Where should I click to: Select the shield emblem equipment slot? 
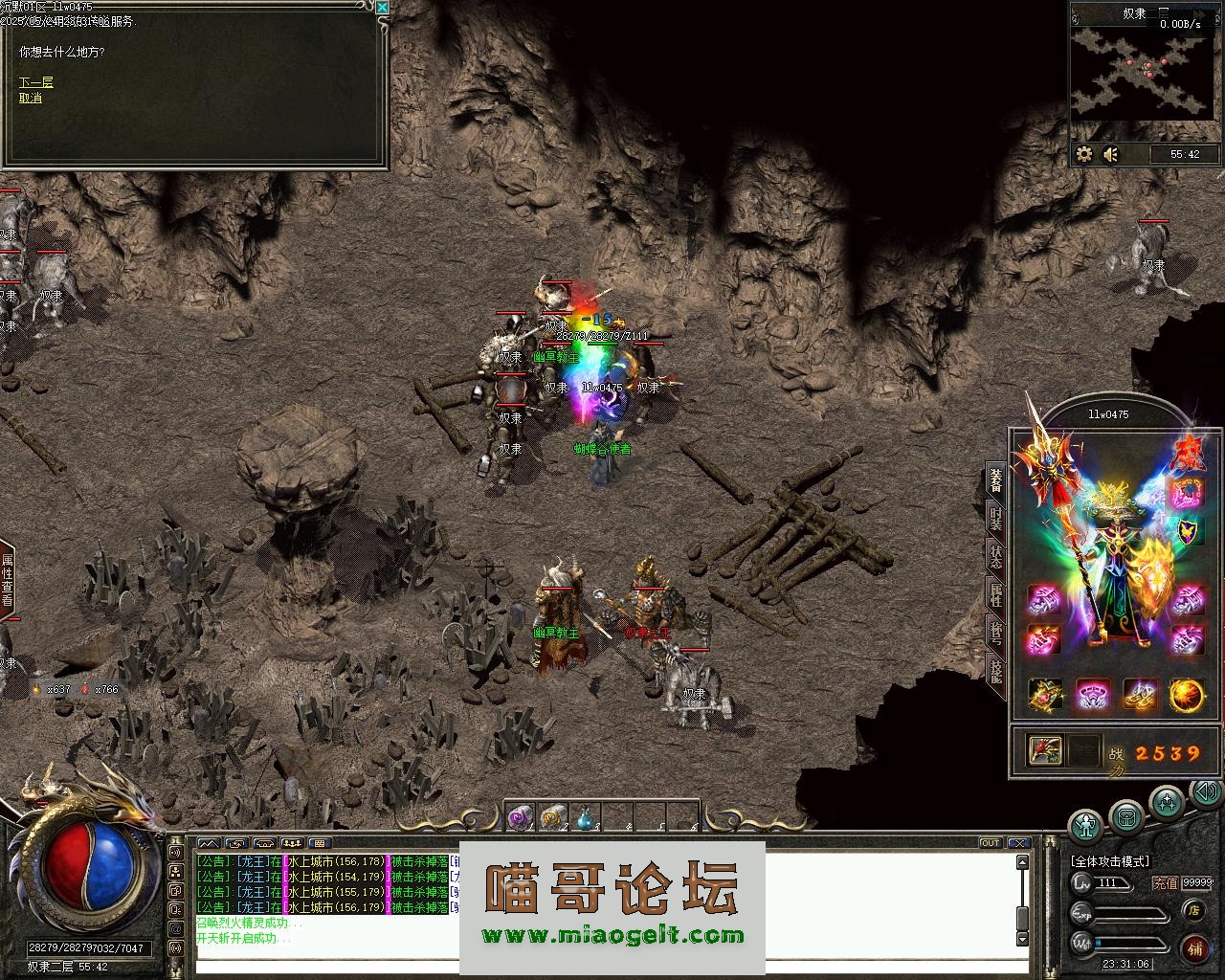1188,530
